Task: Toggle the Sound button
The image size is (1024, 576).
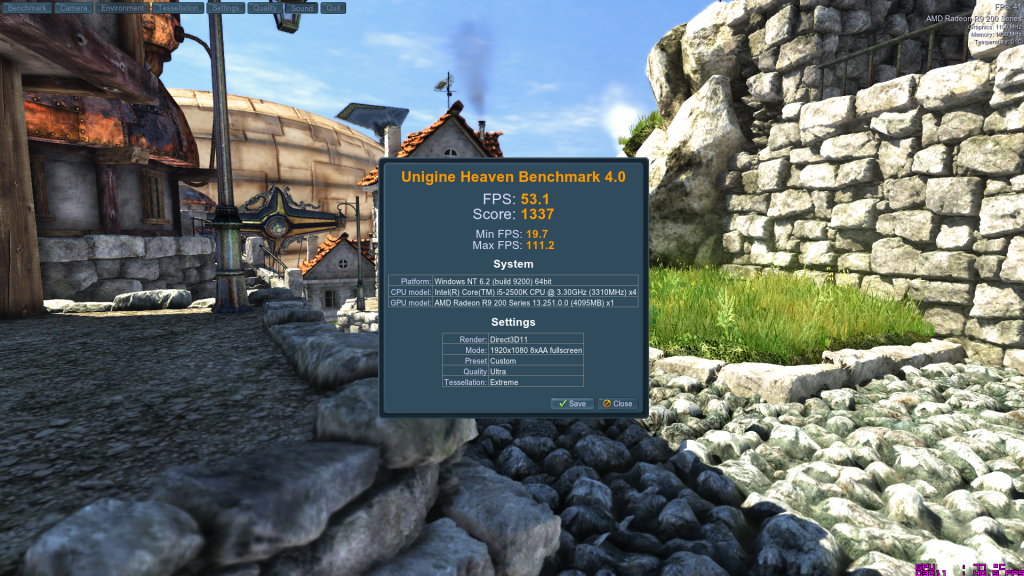Action: [301, 7]
